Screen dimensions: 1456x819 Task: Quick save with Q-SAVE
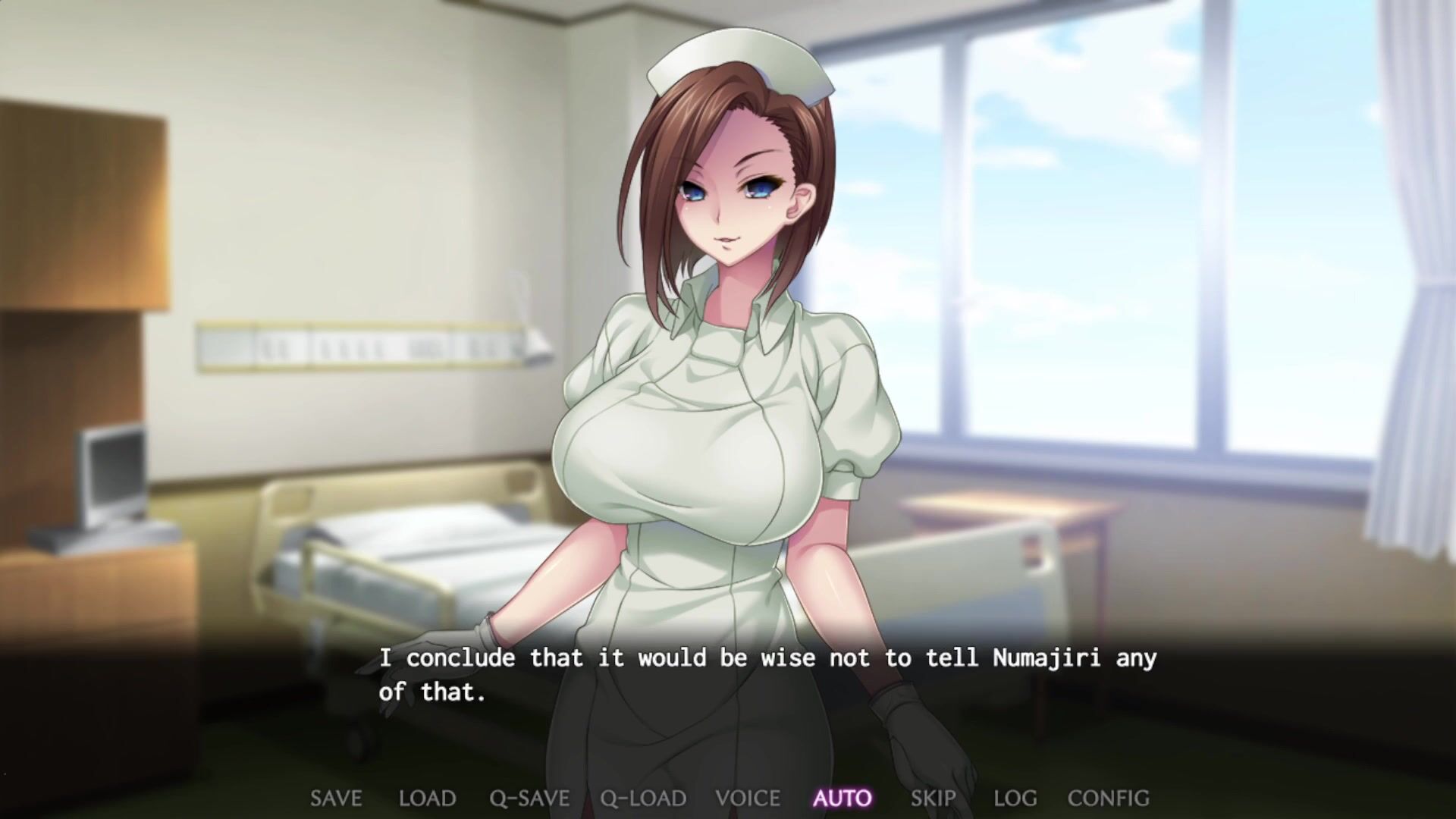529,798
